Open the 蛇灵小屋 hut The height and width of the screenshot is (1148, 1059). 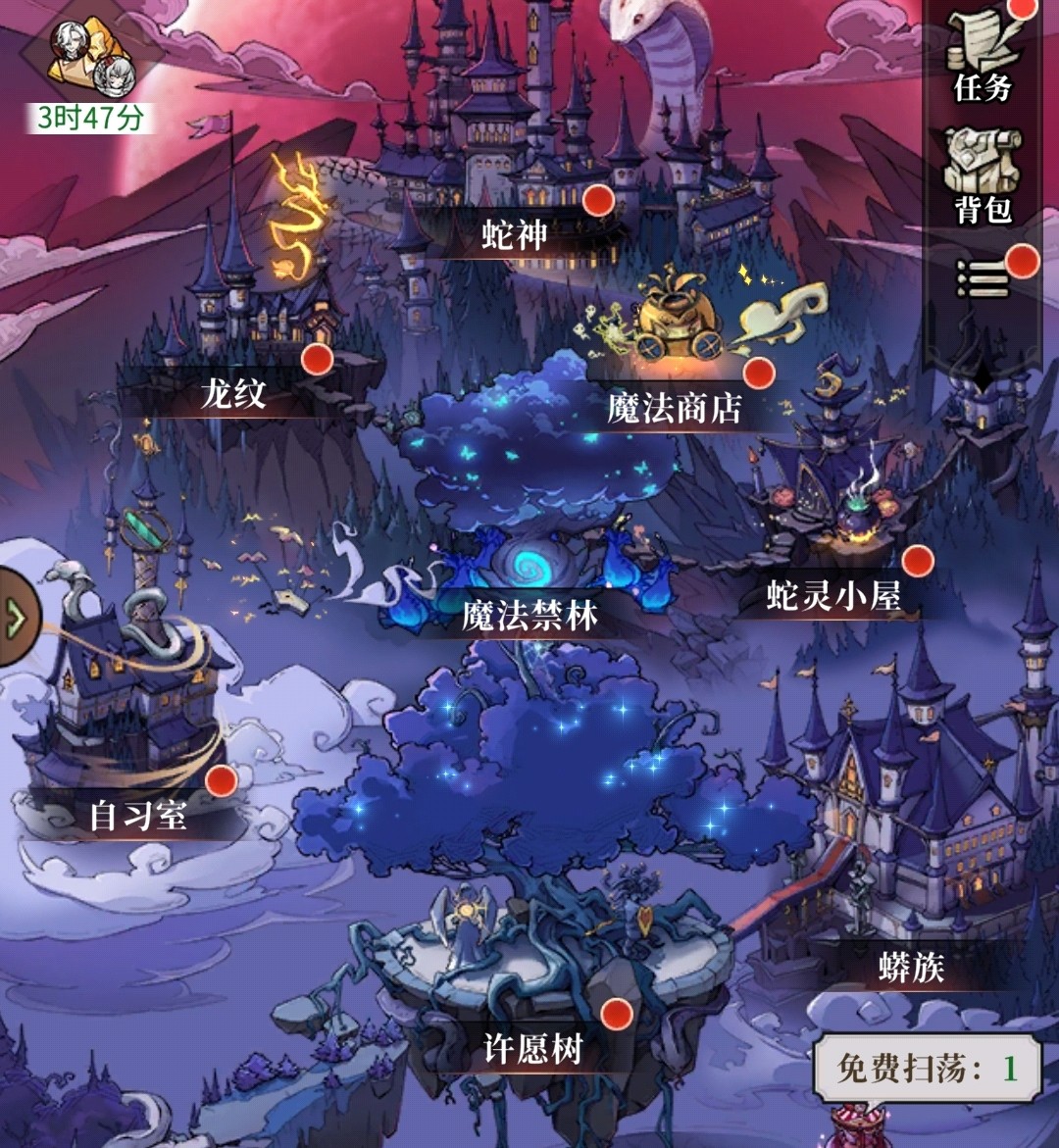click(833, 595)
